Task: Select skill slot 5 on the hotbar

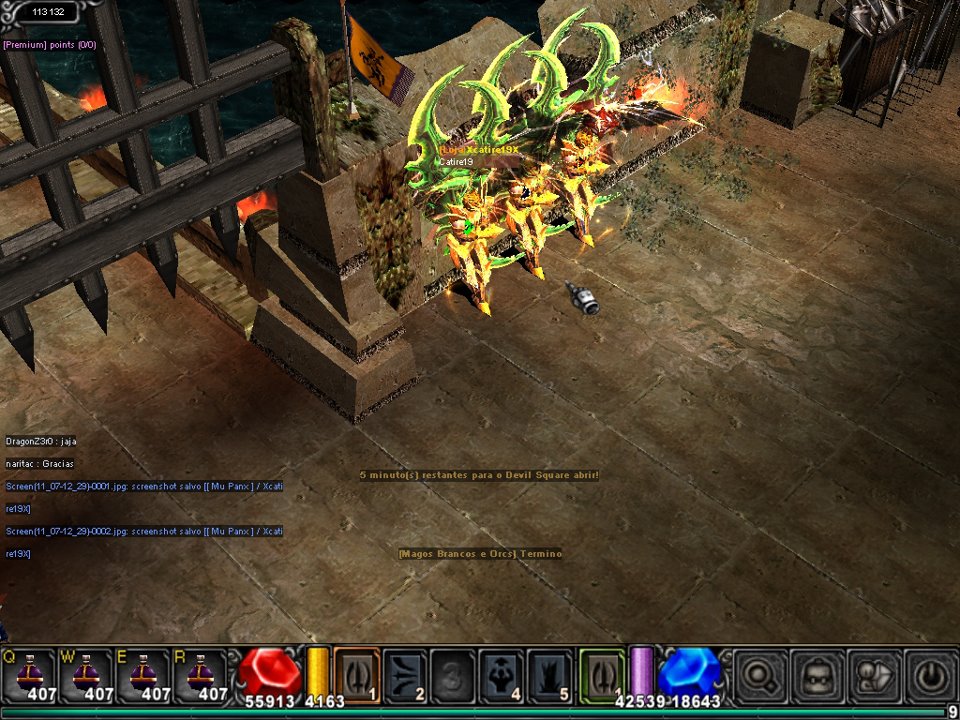Action: [x=550, y=675]
